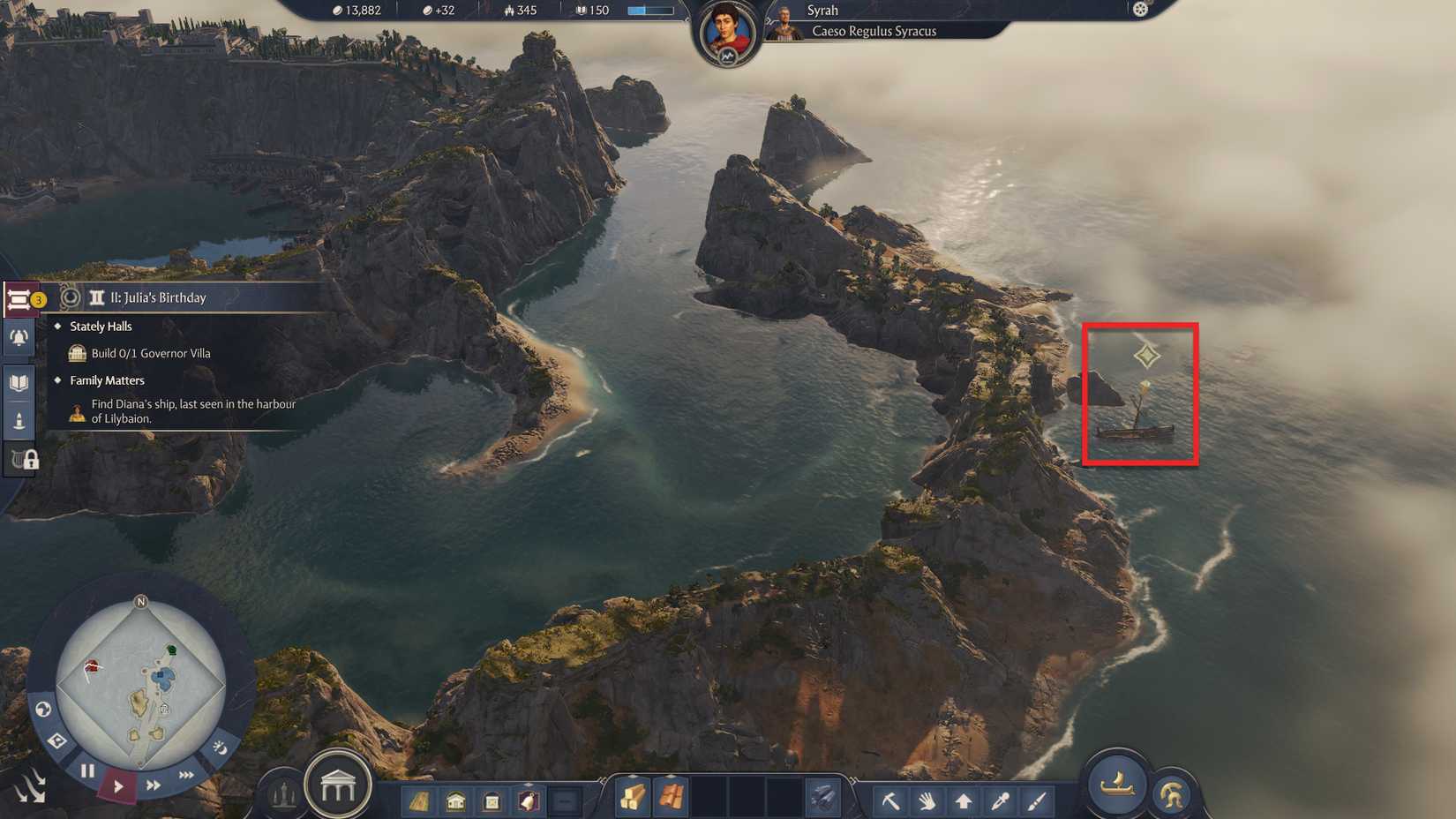The height and width of the screenshot is (819, 1456).
Task: Select the upgrade arrow tool
Action: coord(963,800)
